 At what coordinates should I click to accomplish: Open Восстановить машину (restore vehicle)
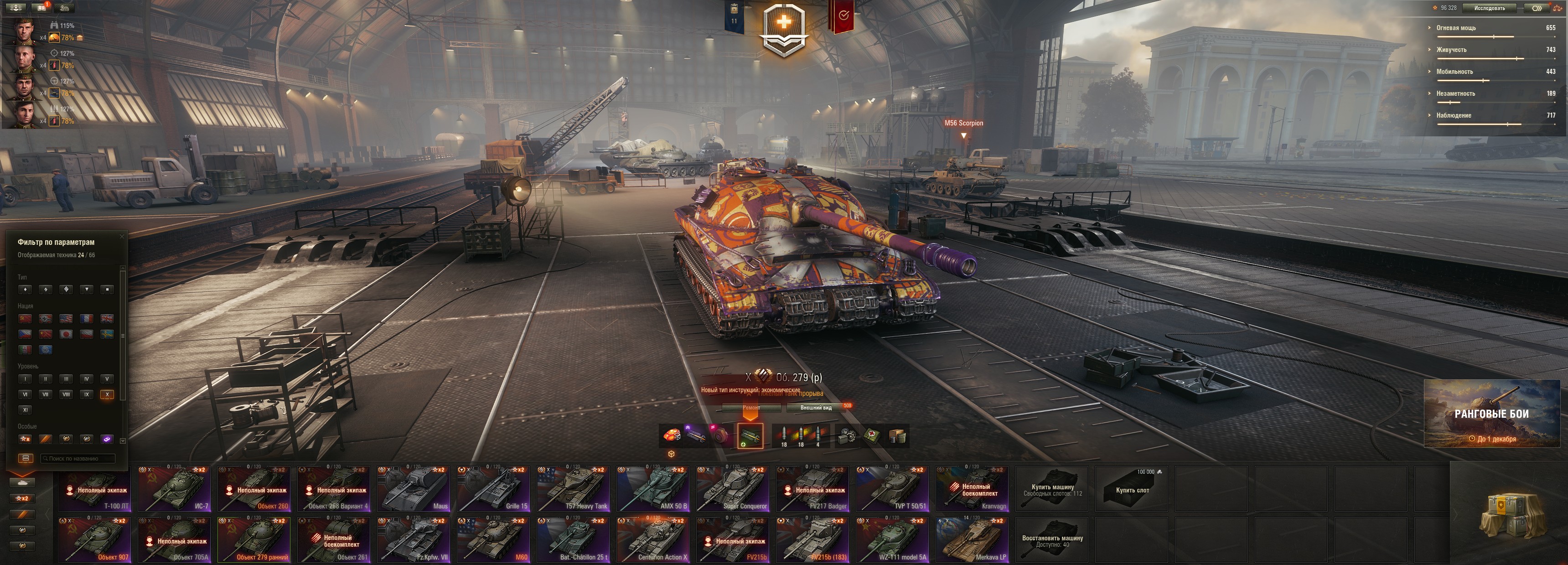click(x=1052, y=539)
